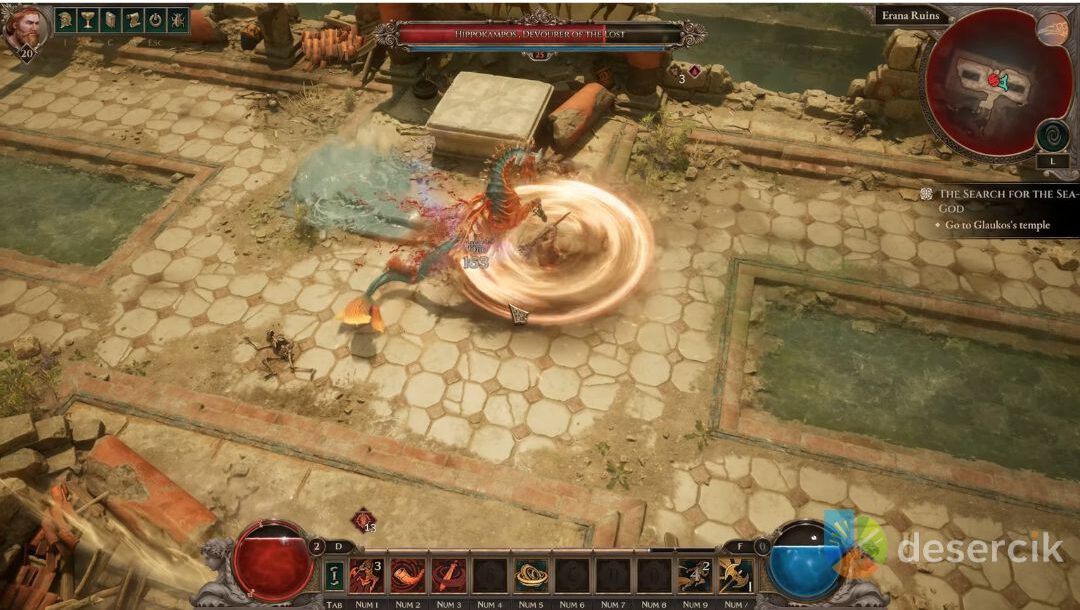Use the war horn skill
1080x610 pixels.
pyautogui.click(x=407, y=575)
